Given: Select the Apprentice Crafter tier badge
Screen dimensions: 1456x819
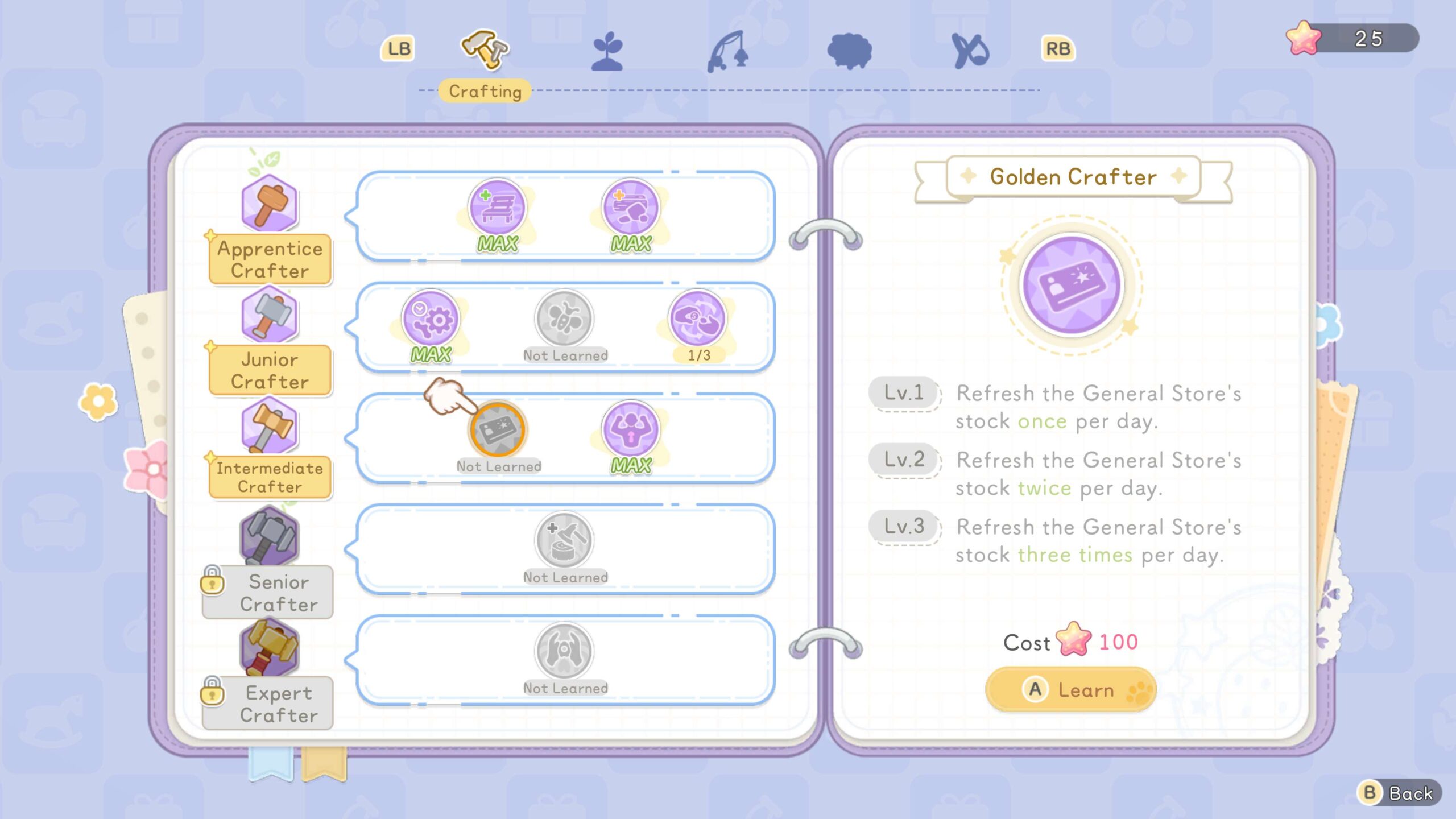Looking at the screenshot, I should pos(270,259).
